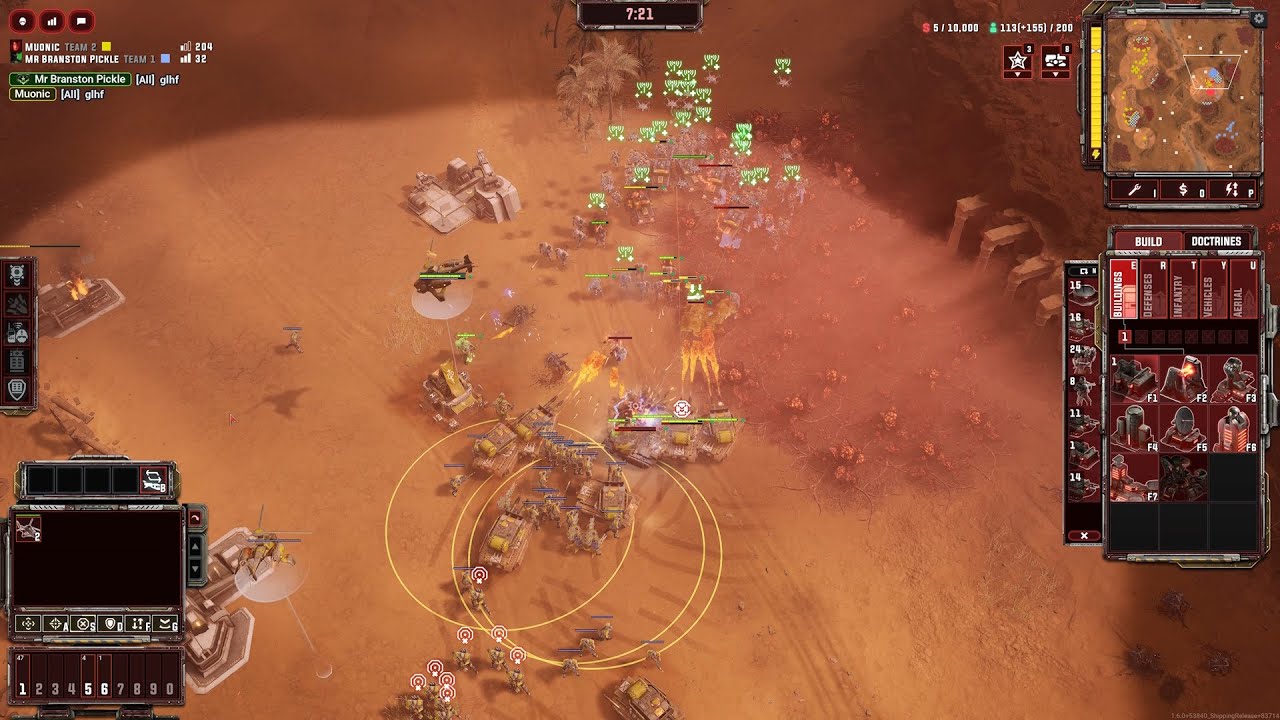Issue the stop command (S)
1280x720 pixels.
(84, 623)
